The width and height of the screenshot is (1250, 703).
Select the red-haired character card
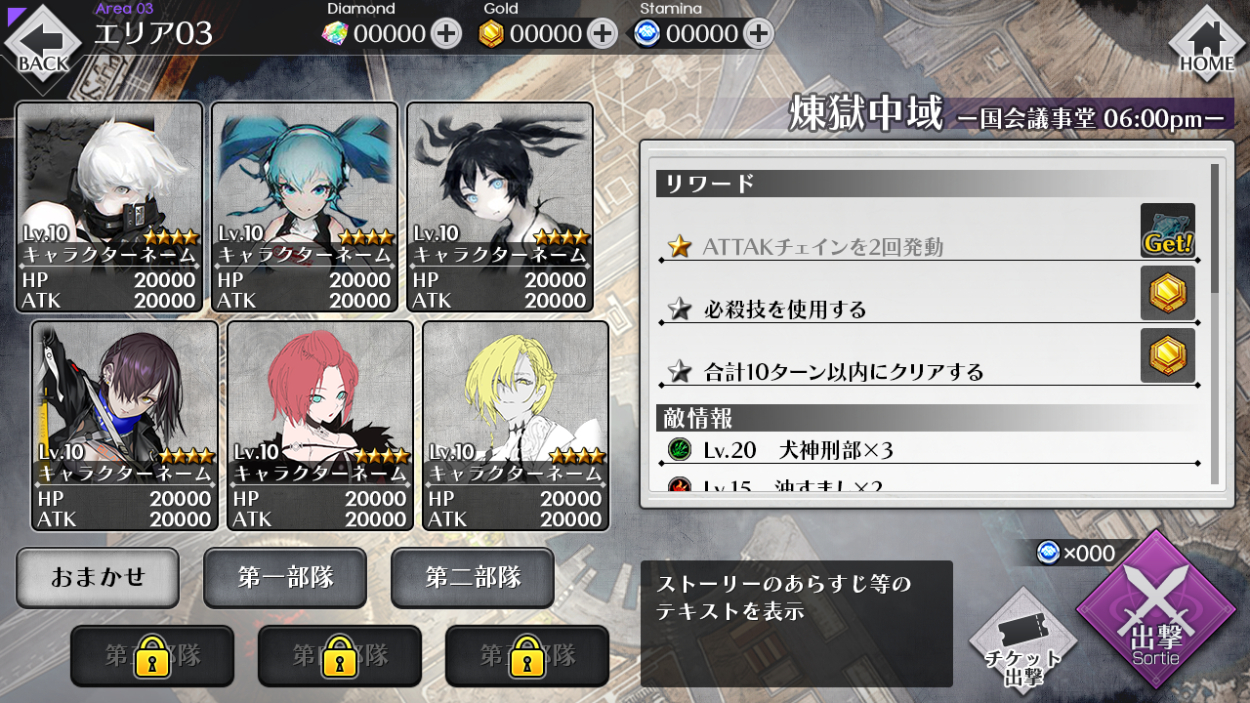320,425
